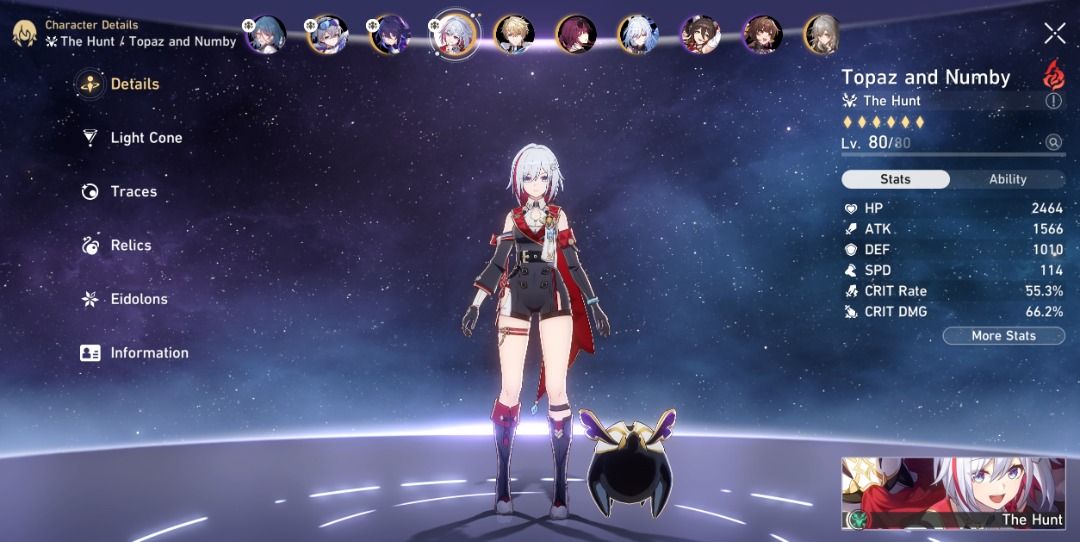Screen dimensions: 1080x542
Task: Click the magnifier icon next to level
Action: tap(1053, 143)
